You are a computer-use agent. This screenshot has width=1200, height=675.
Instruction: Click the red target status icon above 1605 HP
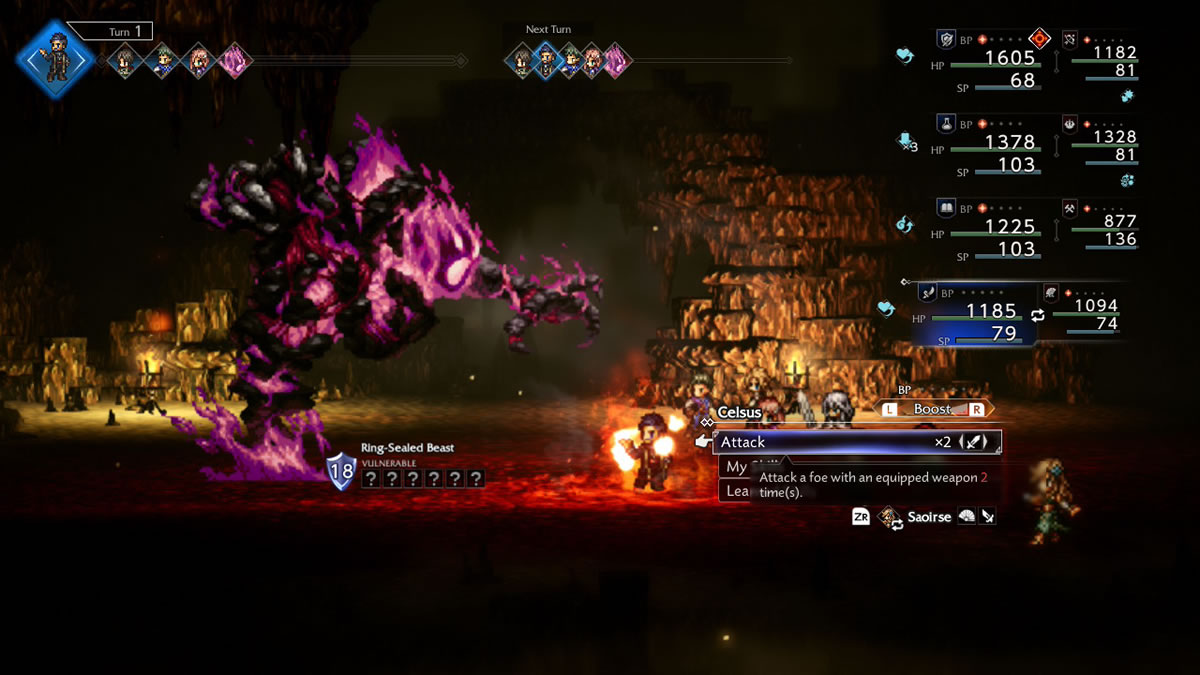tap(1040, 39)
